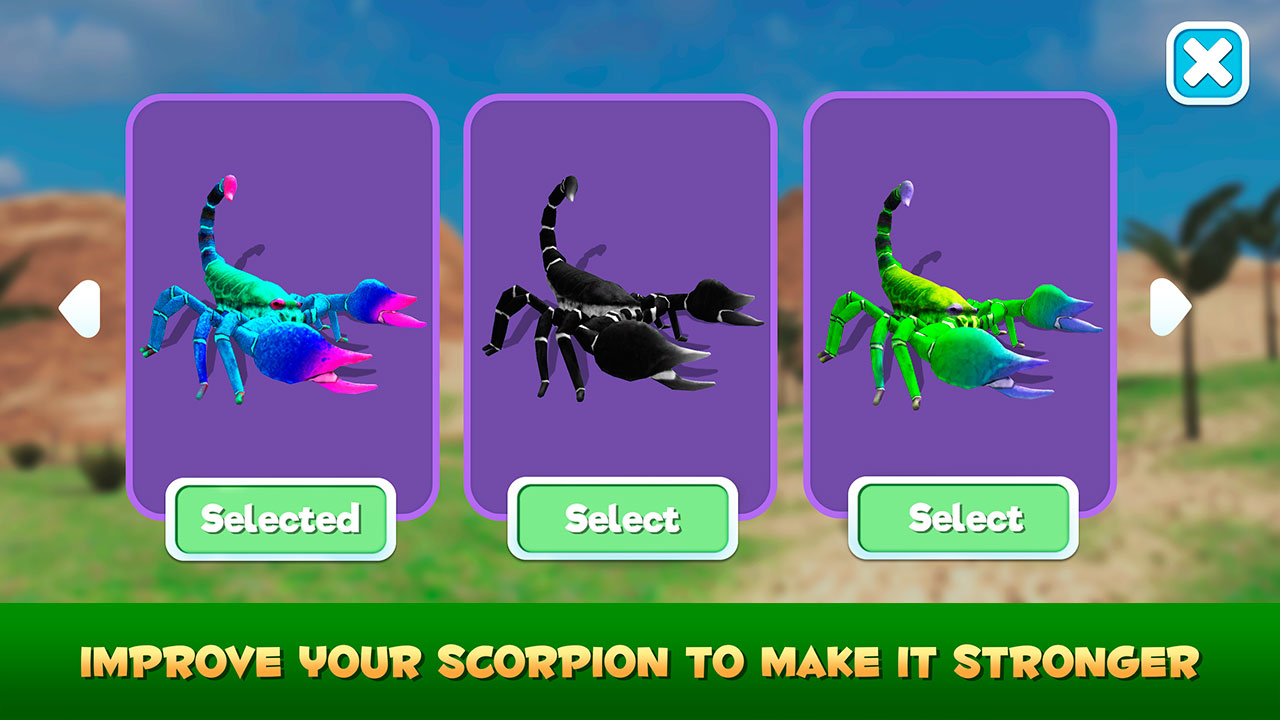Confirm the rightmost scorpion selection
Screen dimensions: 1280x720
[x=965, y=518]
